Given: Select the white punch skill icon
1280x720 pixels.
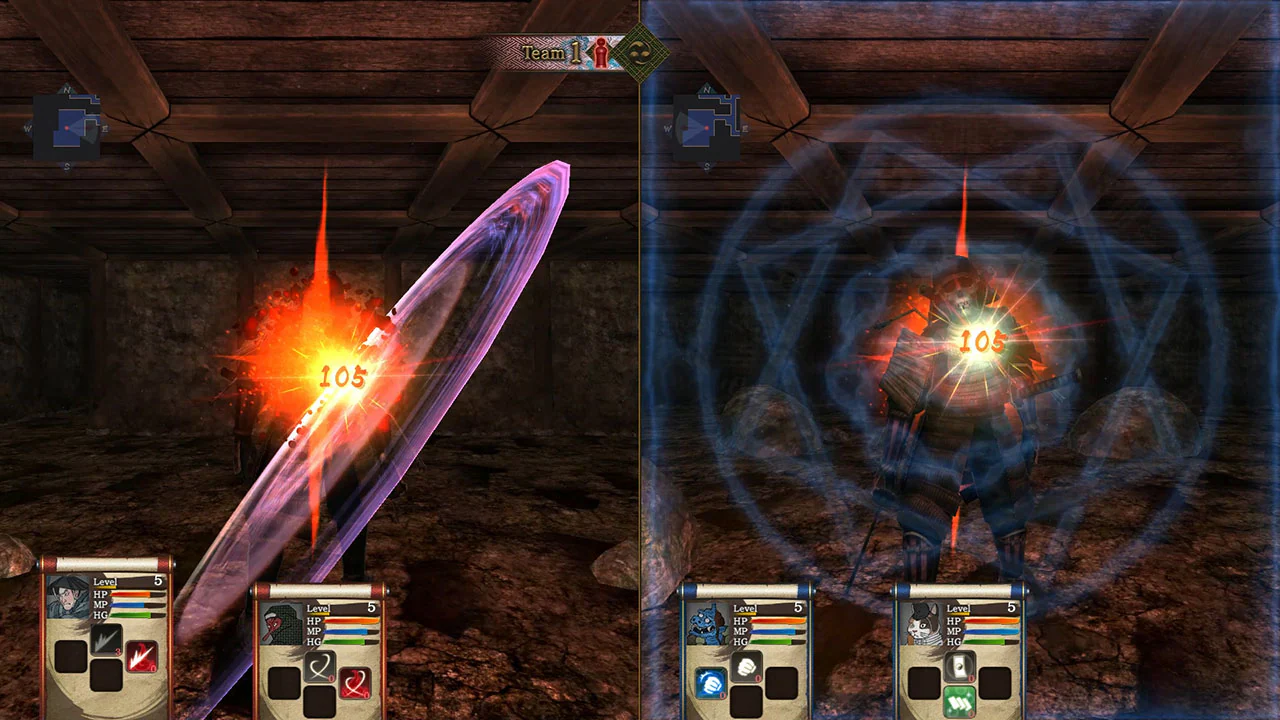Looking at the screenshot, I should click(x=745, y=665).
